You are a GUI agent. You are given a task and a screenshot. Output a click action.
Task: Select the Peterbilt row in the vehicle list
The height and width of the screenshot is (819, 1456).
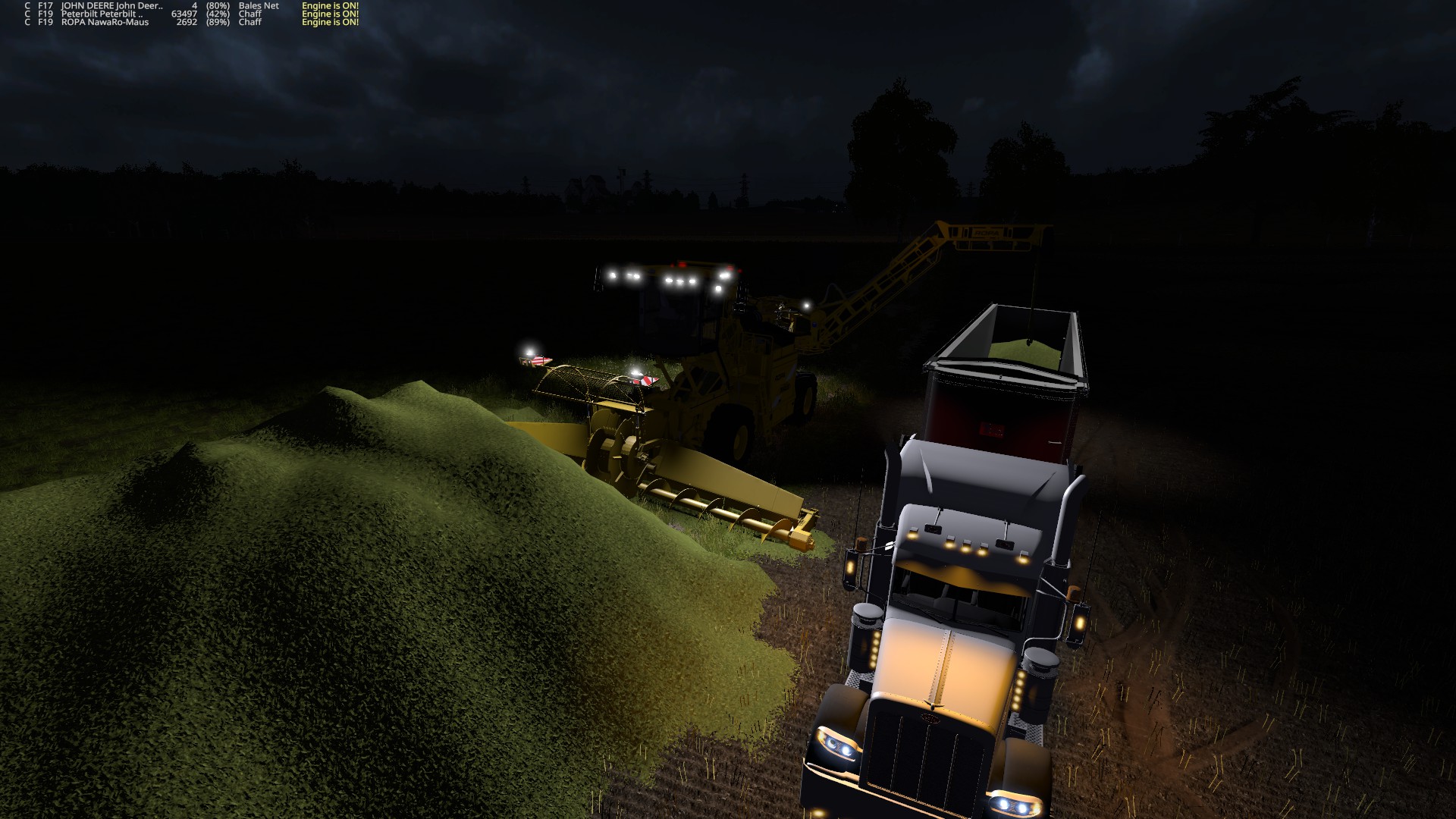[x=152, y=14]
